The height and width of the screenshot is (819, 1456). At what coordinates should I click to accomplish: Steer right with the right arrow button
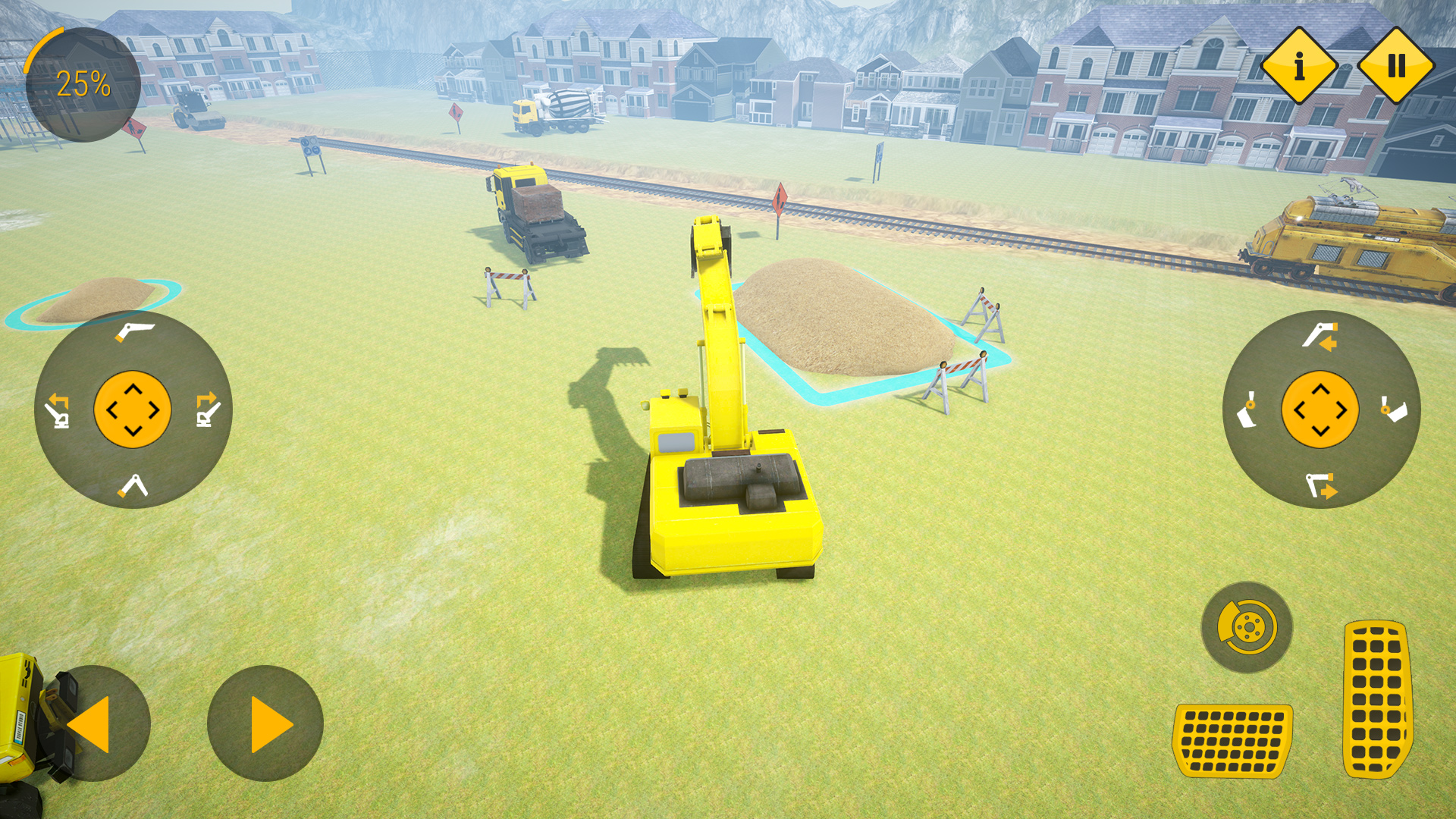[265, 723]
